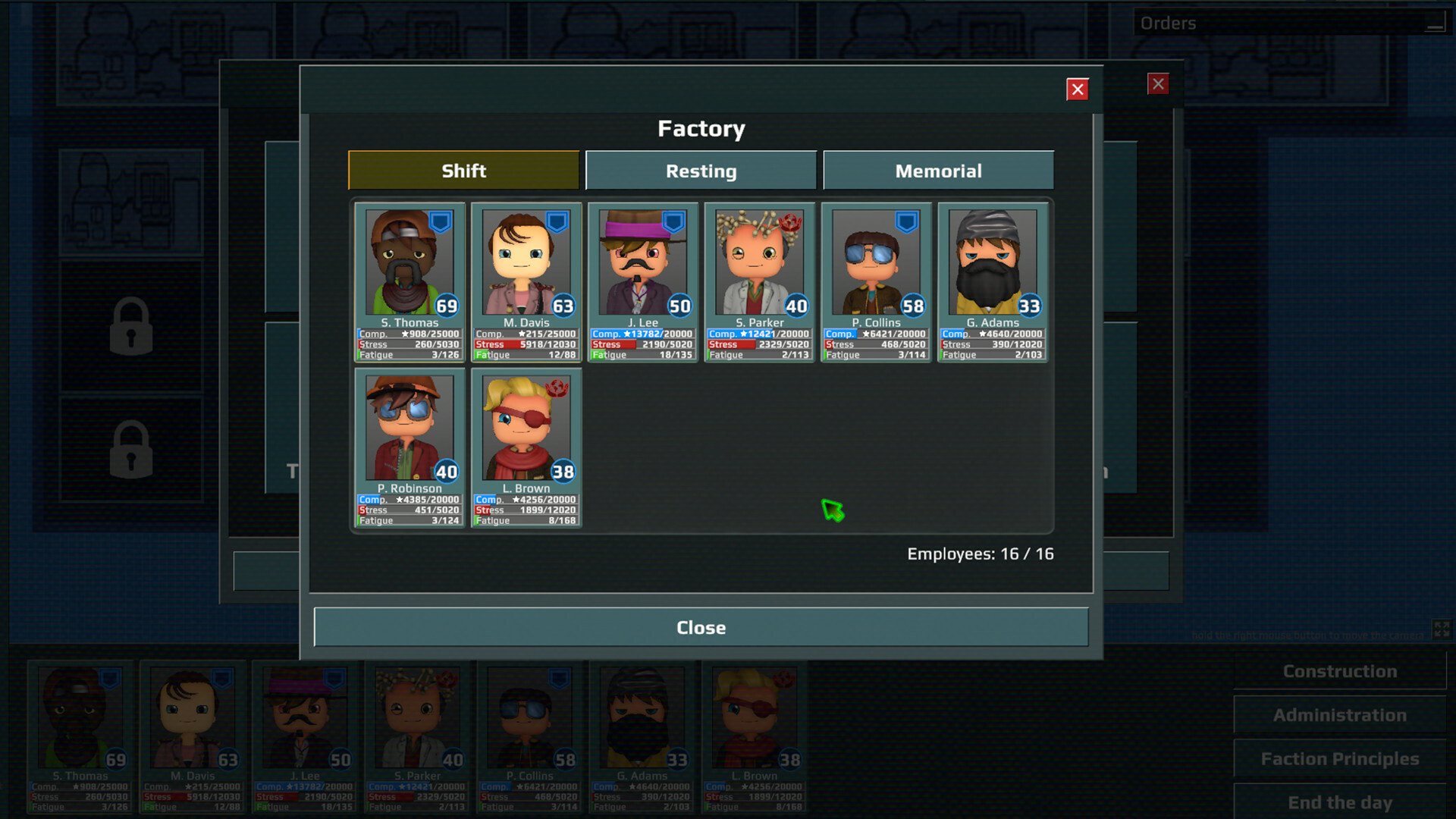Image resolution: width=1456 pixels, height=819 pixels.
Task: Open Faction Principles
Action: click(x=1339, y=758)
